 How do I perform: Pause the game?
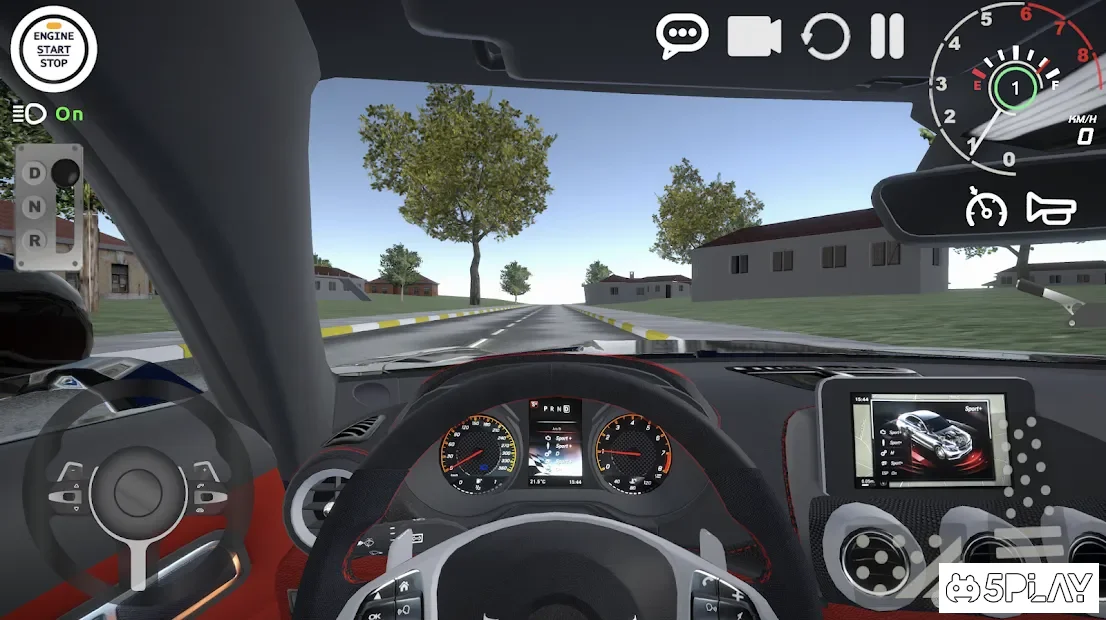(887, 37)
